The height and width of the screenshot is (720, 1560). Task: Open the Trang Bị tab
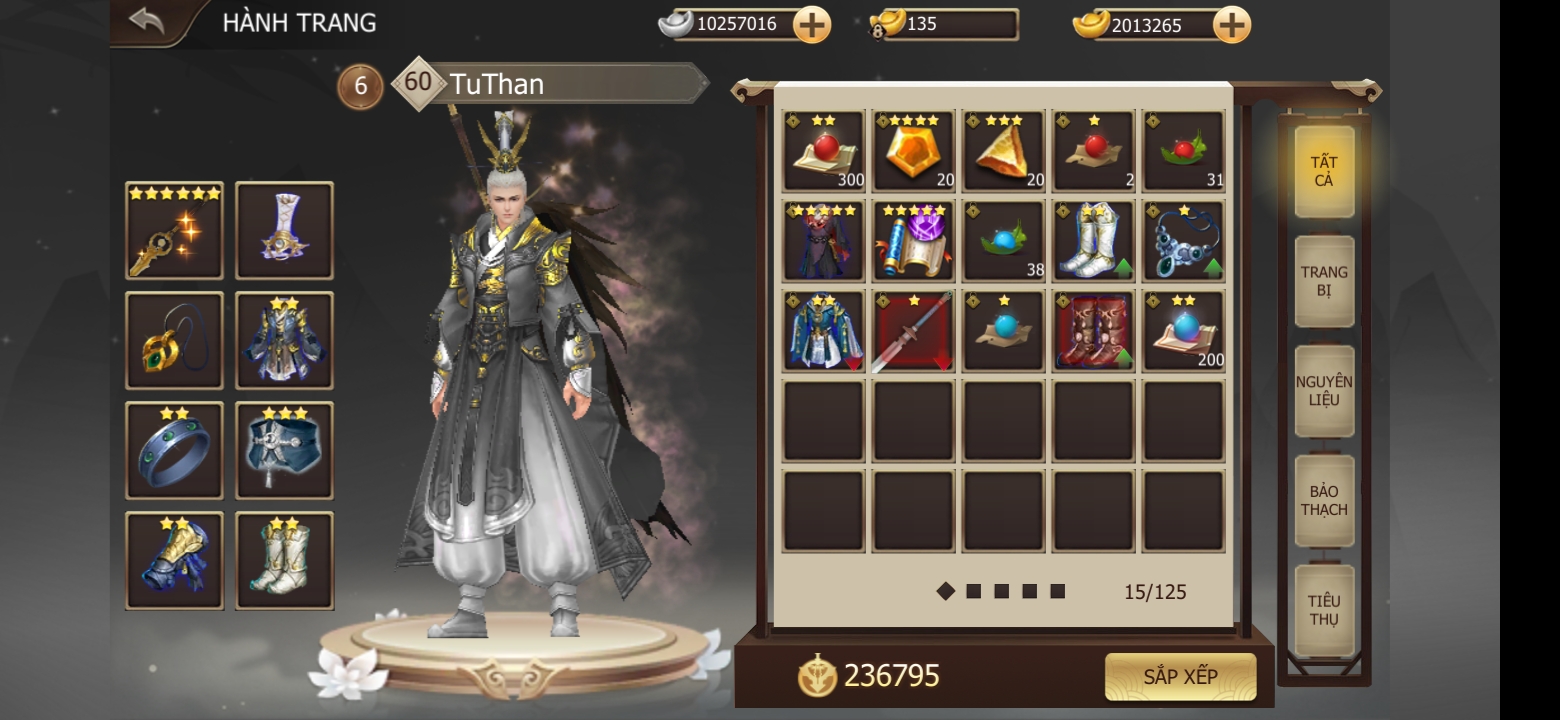pyautogui.click(x=1324, y=281)
